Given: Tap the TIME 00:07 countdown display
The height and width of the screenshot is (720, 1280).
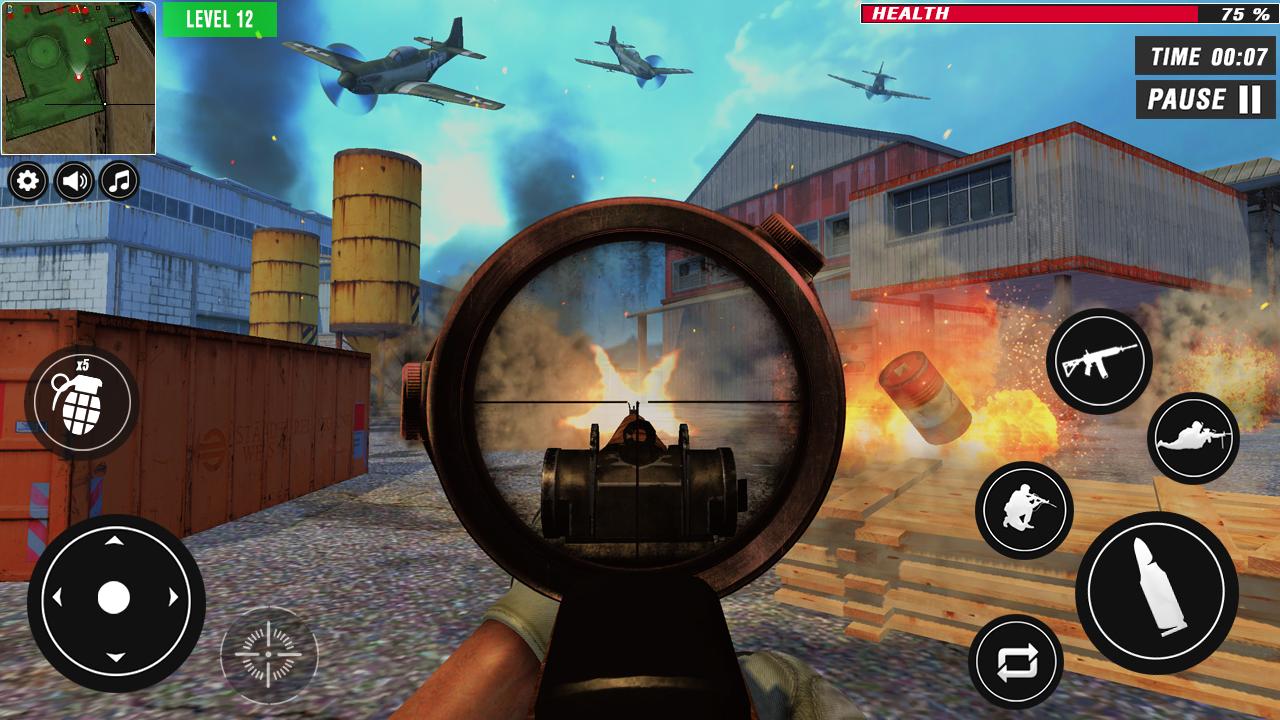Looking at the screenshot, I should click(1203, 57).
